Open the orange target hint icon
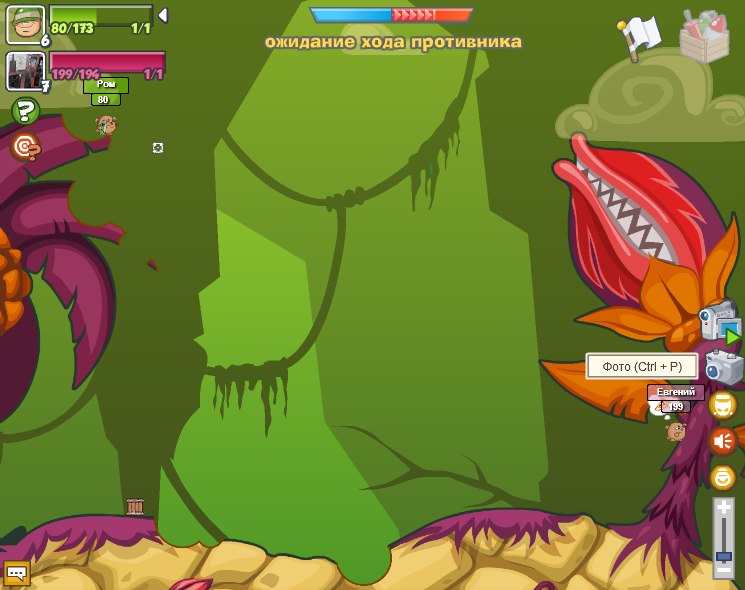 tap(25, 147)
